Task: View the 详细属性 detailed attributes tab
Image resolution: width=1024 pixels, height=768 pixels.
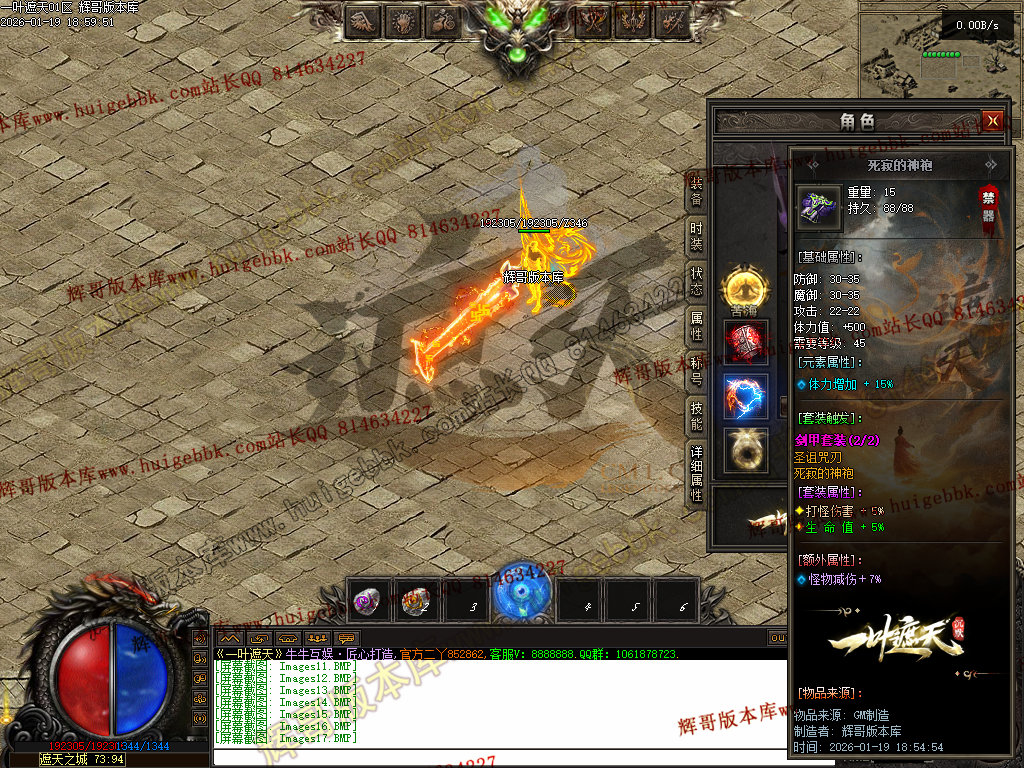Action: (696, 474)
